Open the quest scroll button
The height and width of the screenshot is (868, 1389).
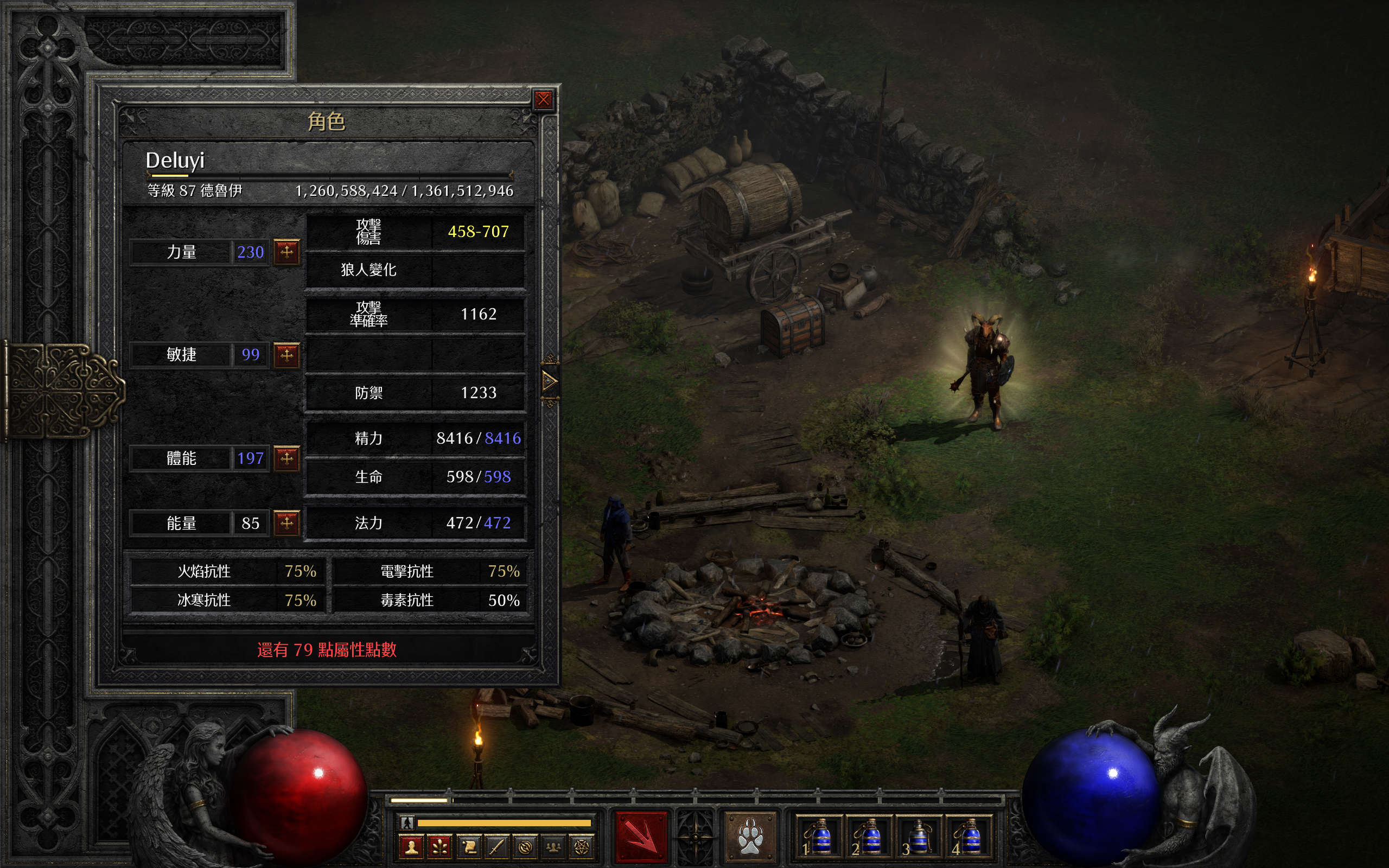click(468, 847)
